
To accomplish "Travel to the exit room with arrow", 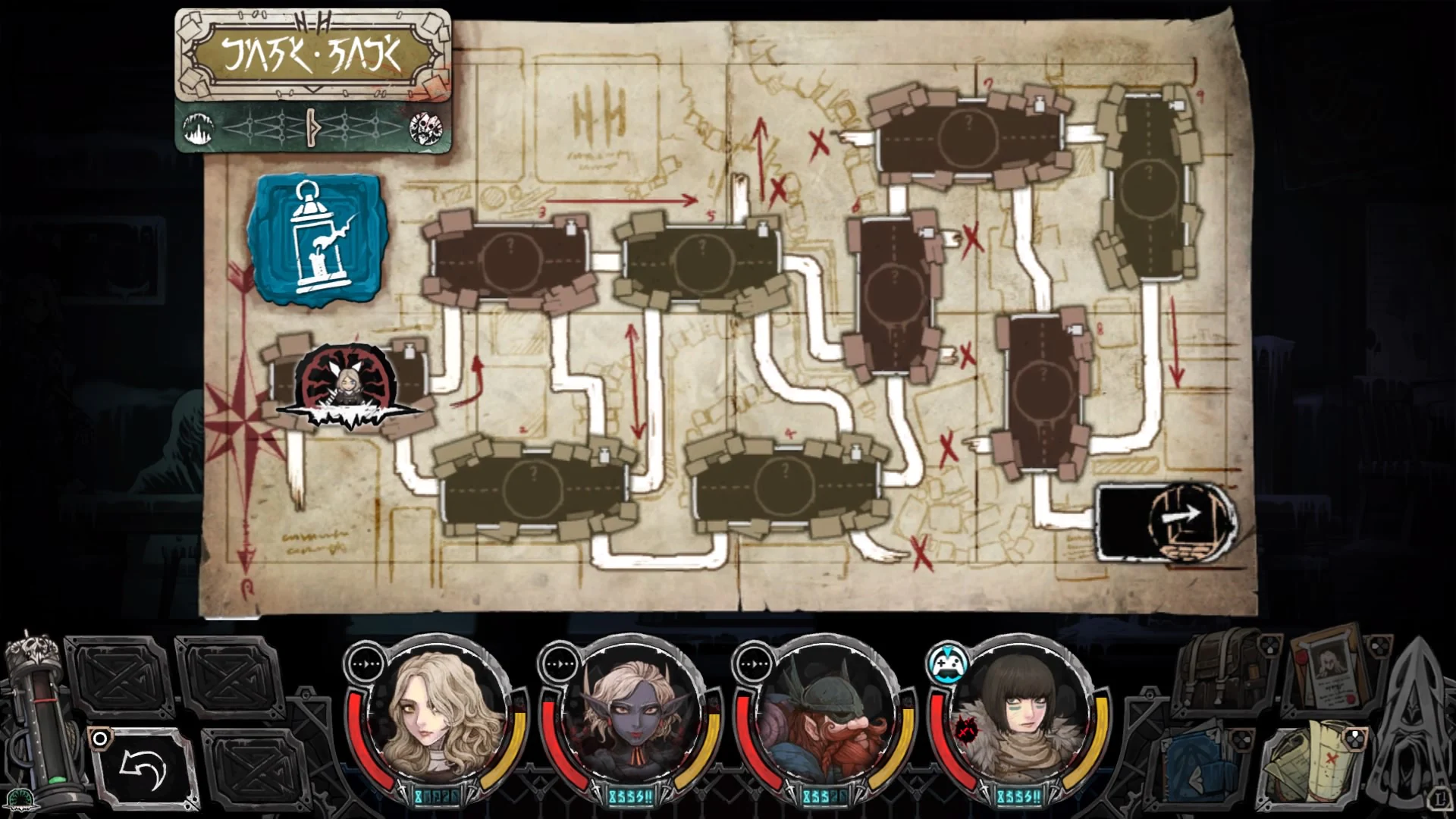I will [1166, 523].
